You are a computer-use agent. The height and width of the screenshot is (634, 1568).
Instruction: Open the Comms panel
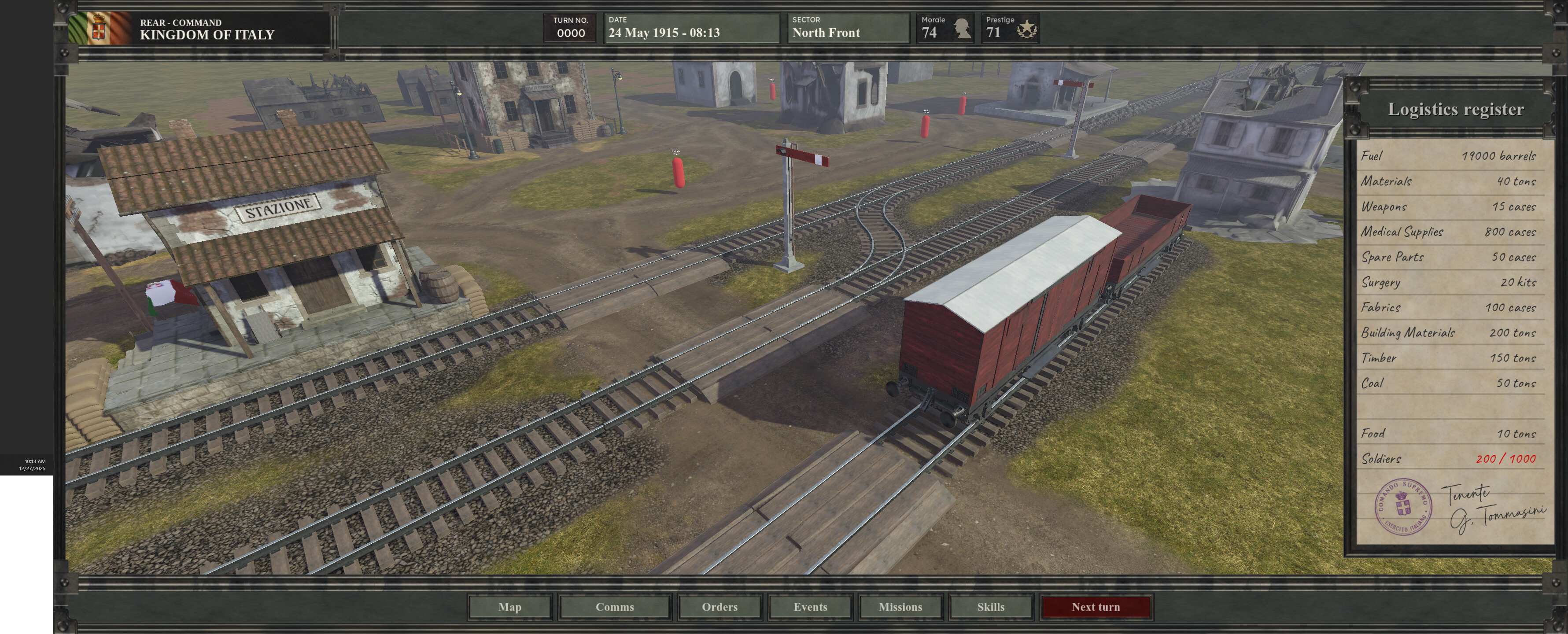(x=614, y=607)
